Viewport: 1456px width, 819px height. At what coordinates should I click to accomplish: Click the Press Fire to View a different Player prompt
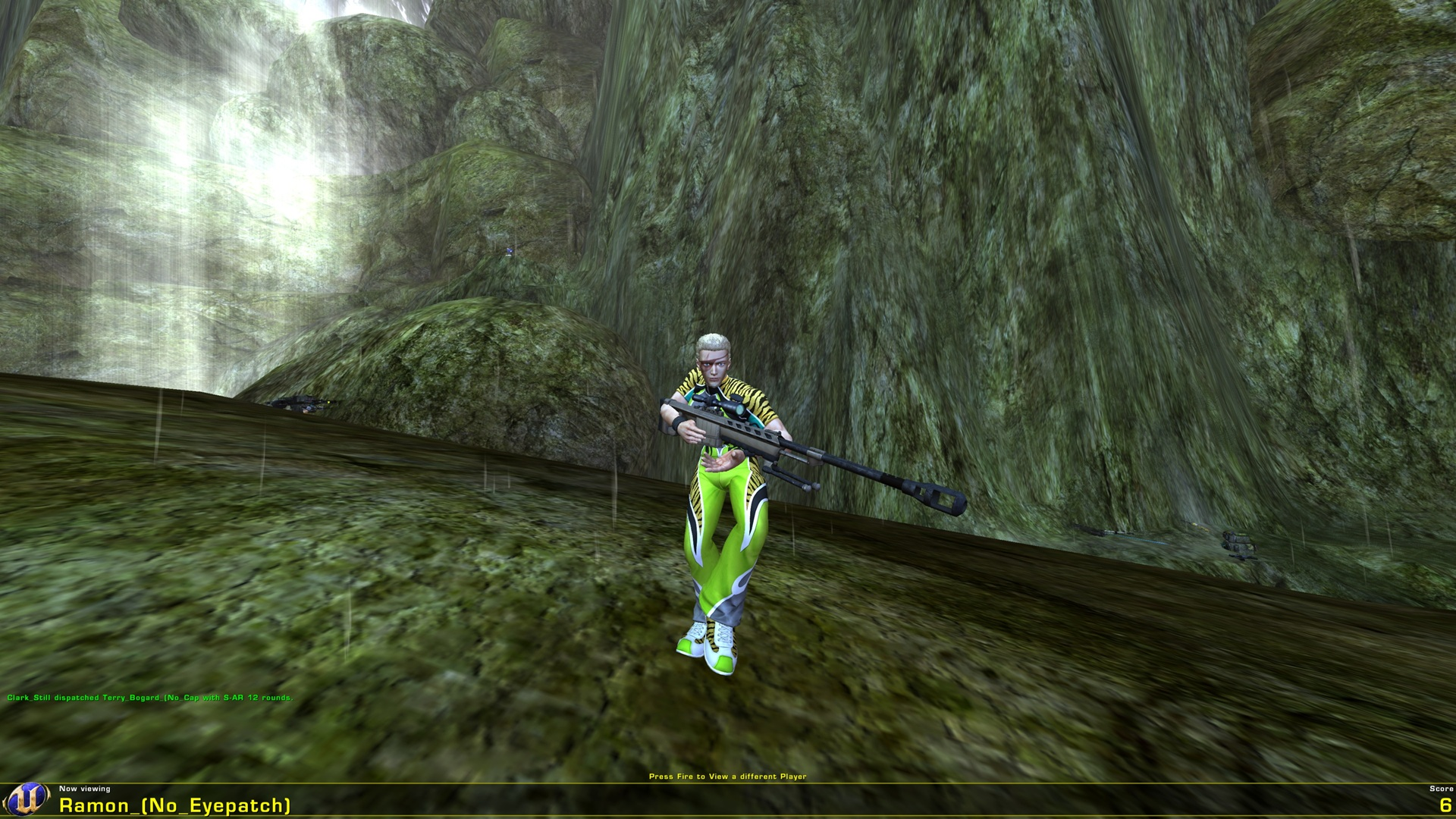tap(728, 777)
